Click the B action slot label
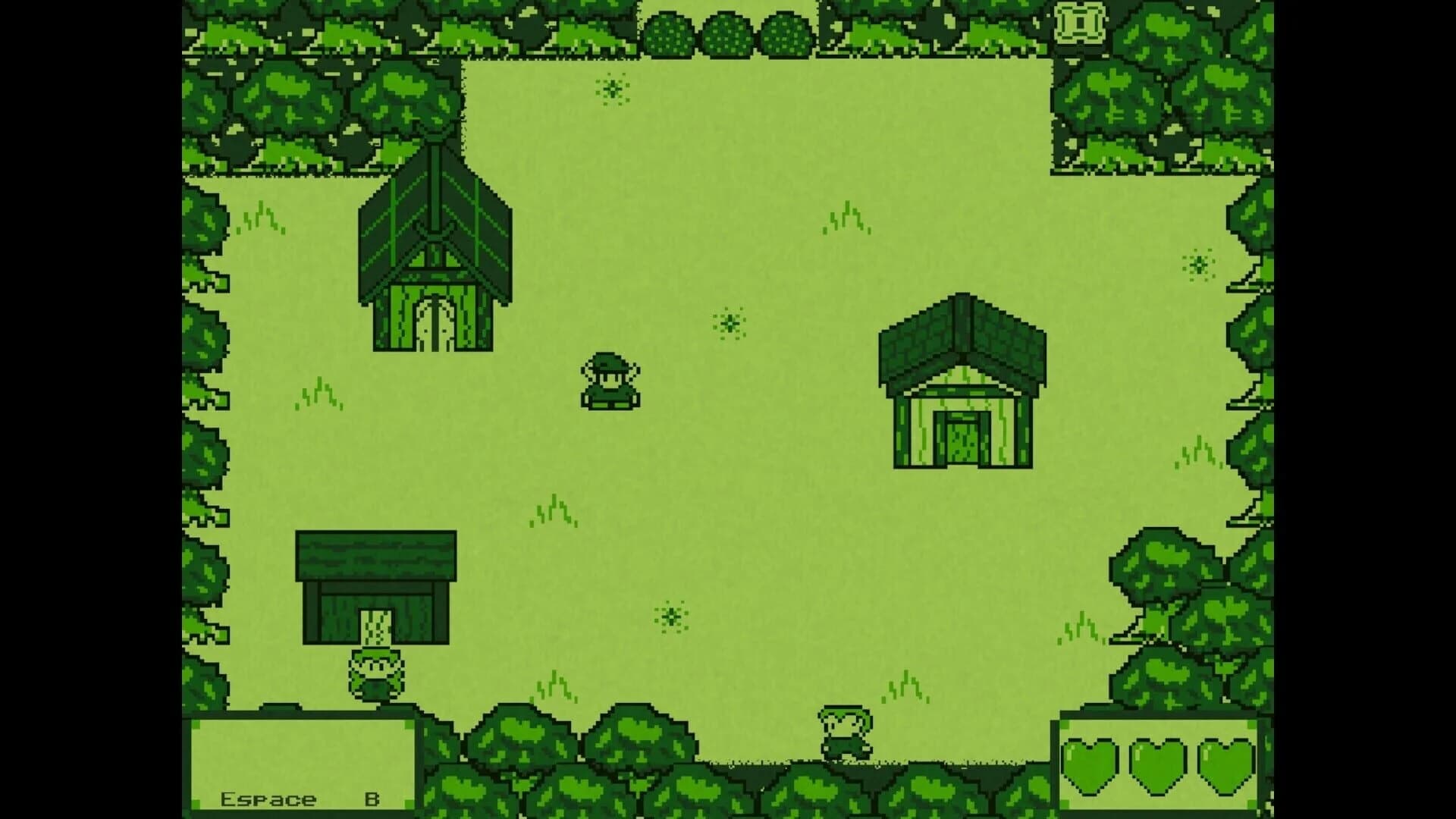The height and width of the screenshot is (819, 1456). tap(373, 798)
